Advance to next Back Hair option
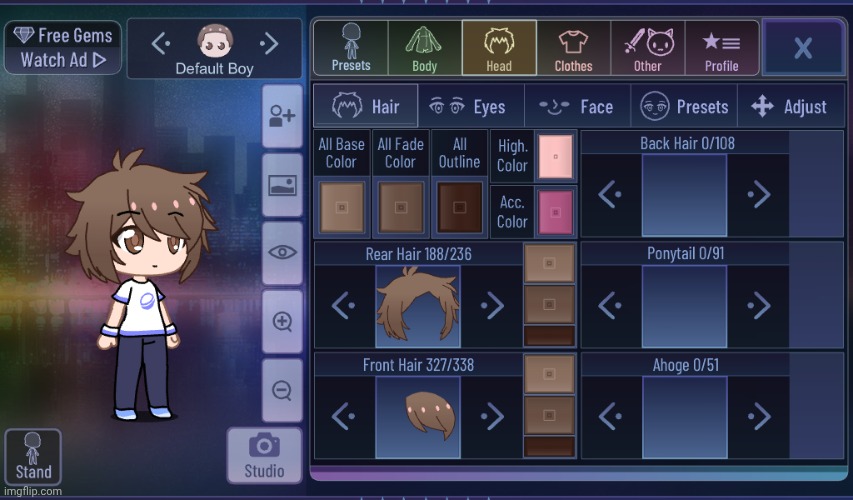This screenshot has height=500, width=853. tap(758, 195)
